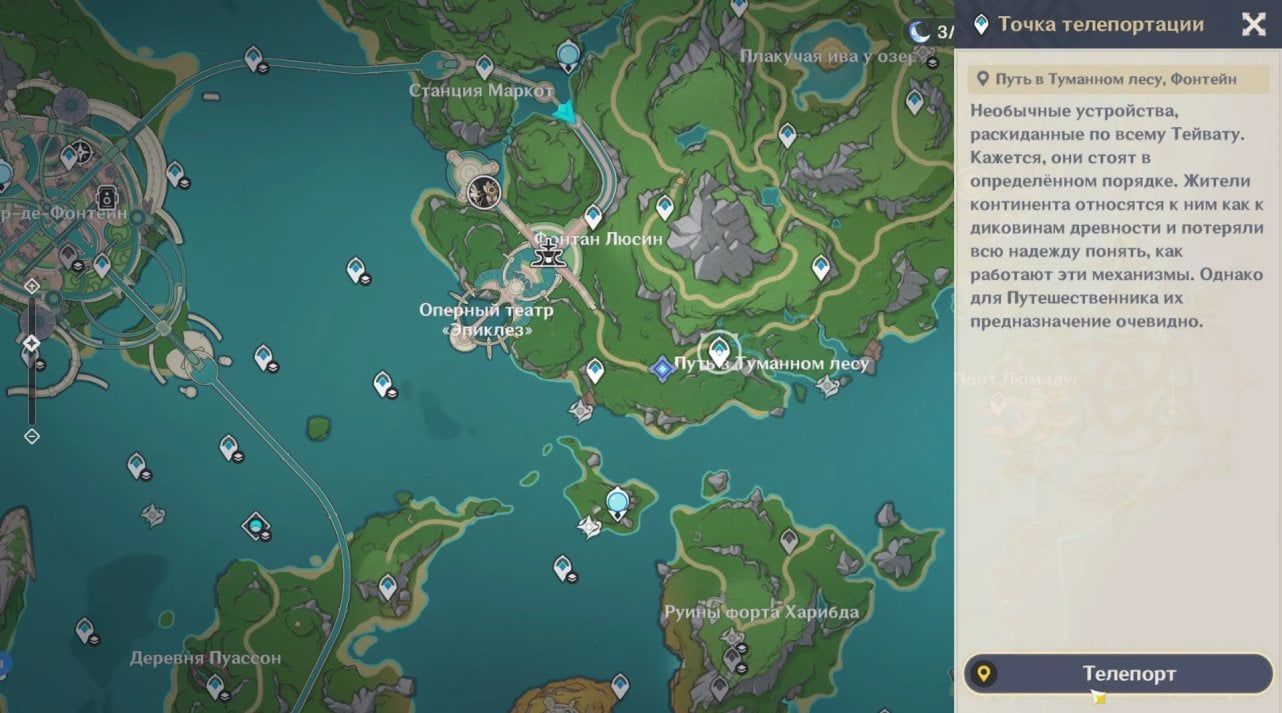Choose the teleport waypoint at Станция Маркот
This screenshot has height=713, width=1282.
point(485,67)
